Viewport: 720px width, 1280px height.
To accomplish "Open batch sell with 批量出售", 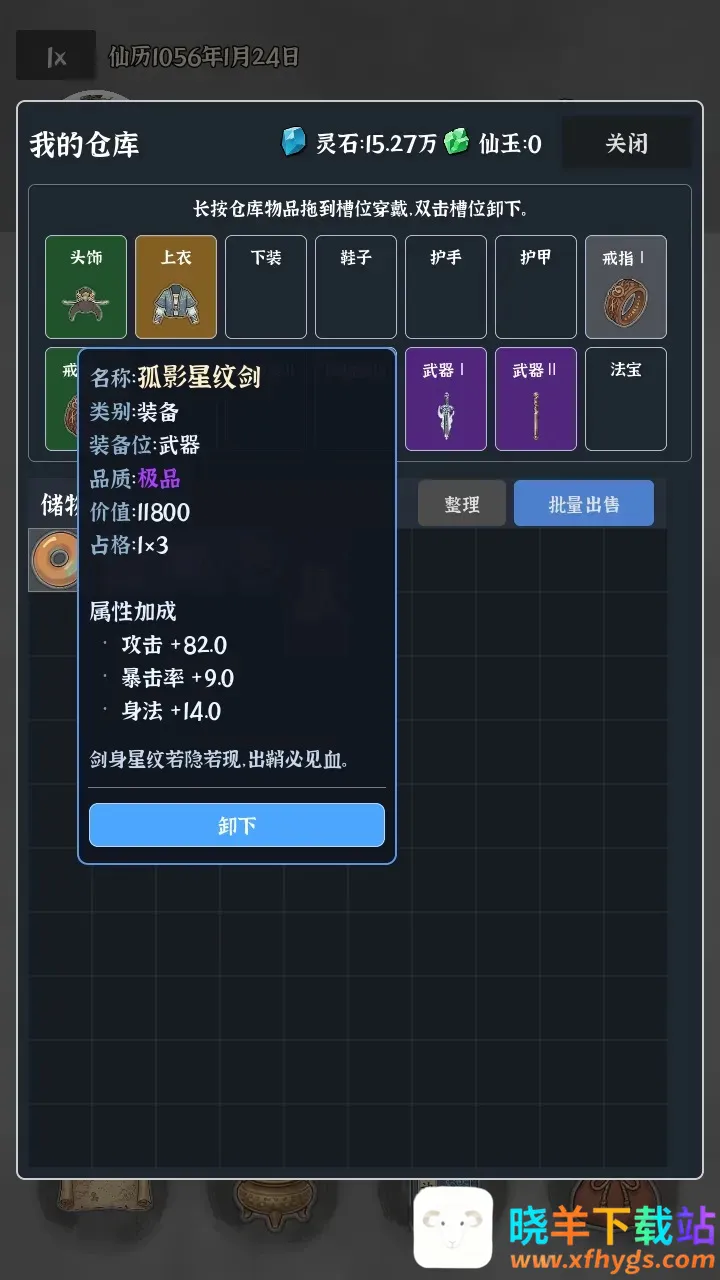I will tap(584, 504).
